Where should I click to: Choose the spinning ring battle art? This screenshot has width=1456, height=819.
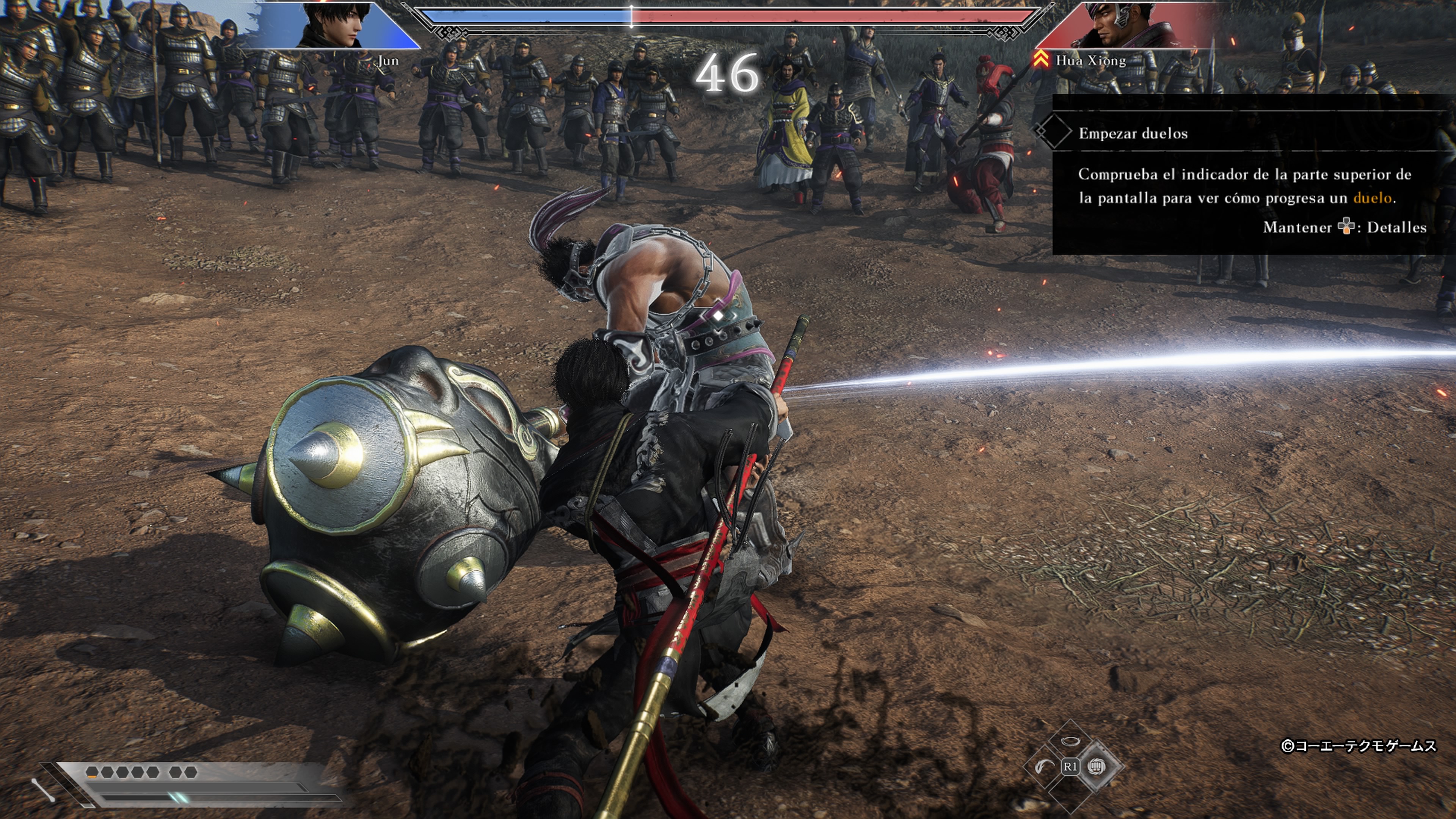point(1069,741)
